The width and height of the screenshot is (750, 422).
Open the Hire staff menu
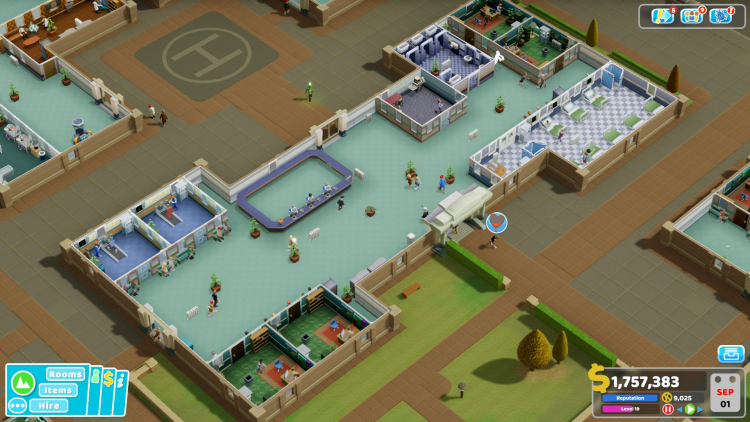(48, 405)
